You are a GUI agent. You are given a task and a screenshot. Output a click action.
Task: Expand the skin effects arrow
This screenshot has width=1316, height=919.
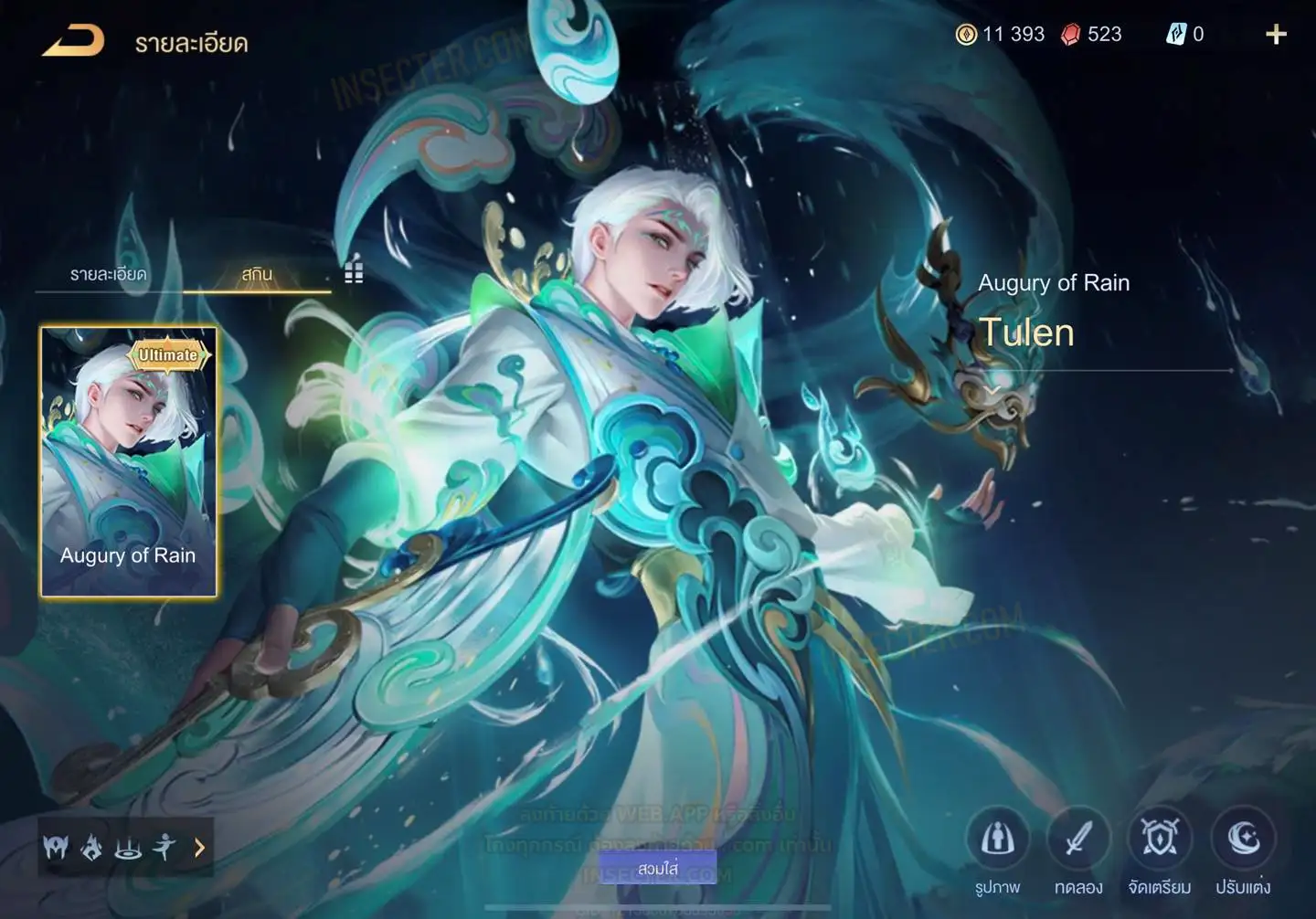199,849
